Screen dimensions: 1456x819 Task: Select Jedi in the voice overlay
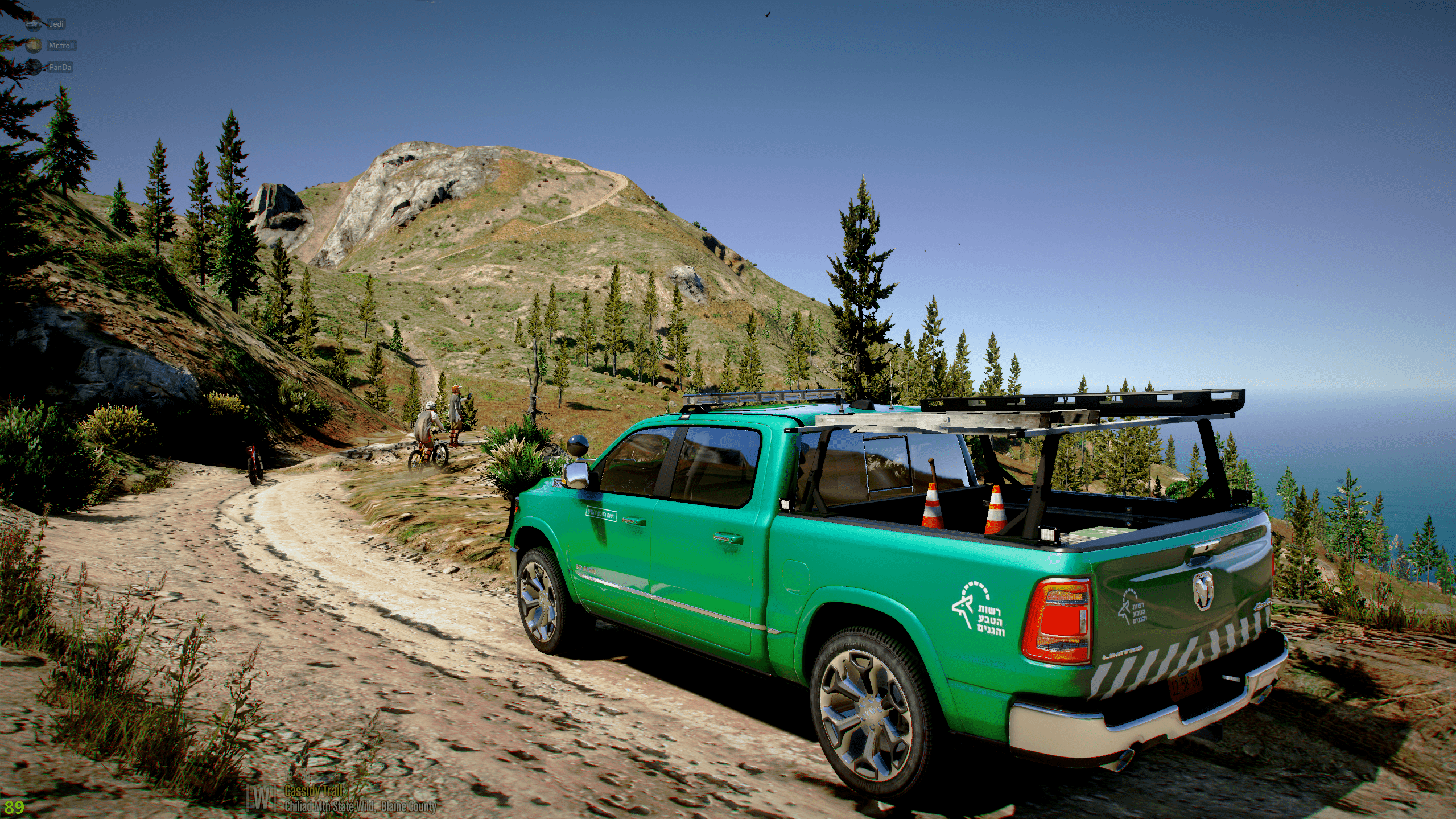(x=56, y=24)
